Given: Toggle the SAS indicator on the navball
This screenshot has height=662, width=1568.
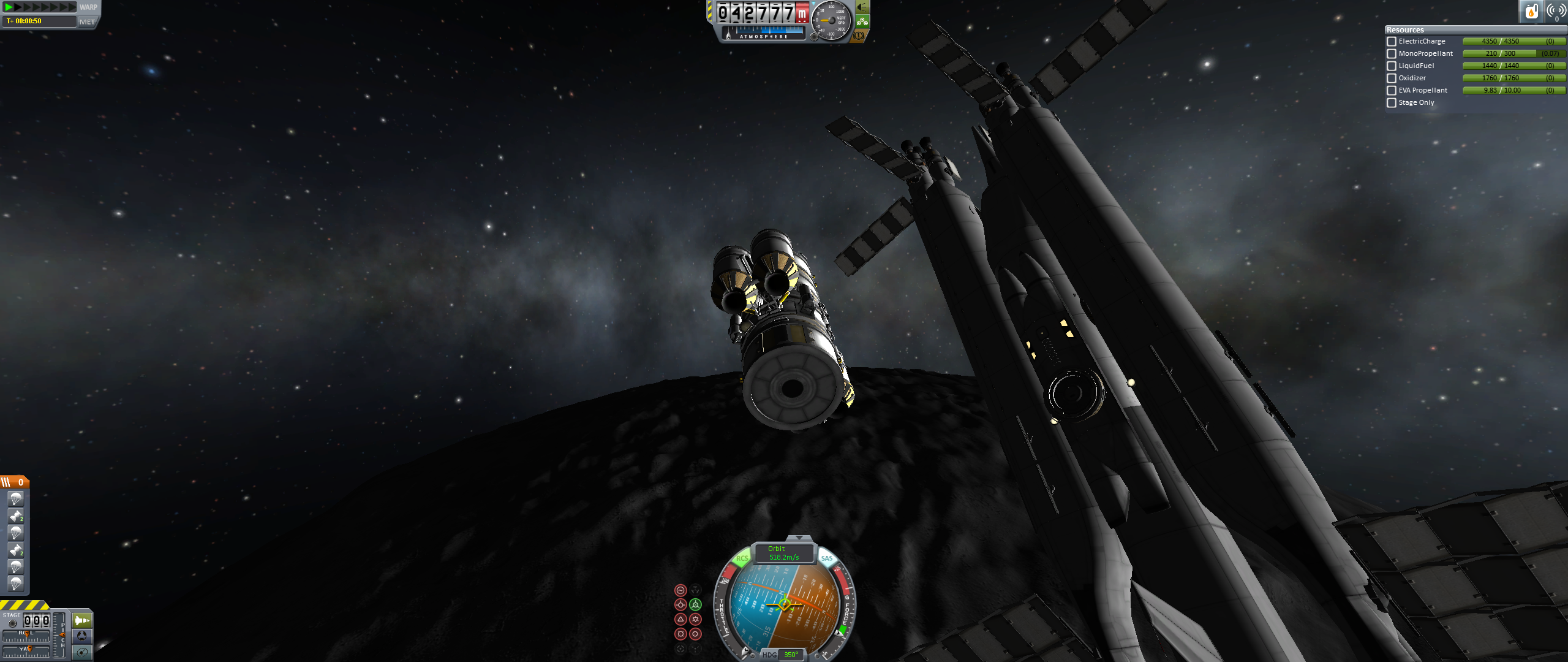Looking at the screenshot, I should [827, 558].
